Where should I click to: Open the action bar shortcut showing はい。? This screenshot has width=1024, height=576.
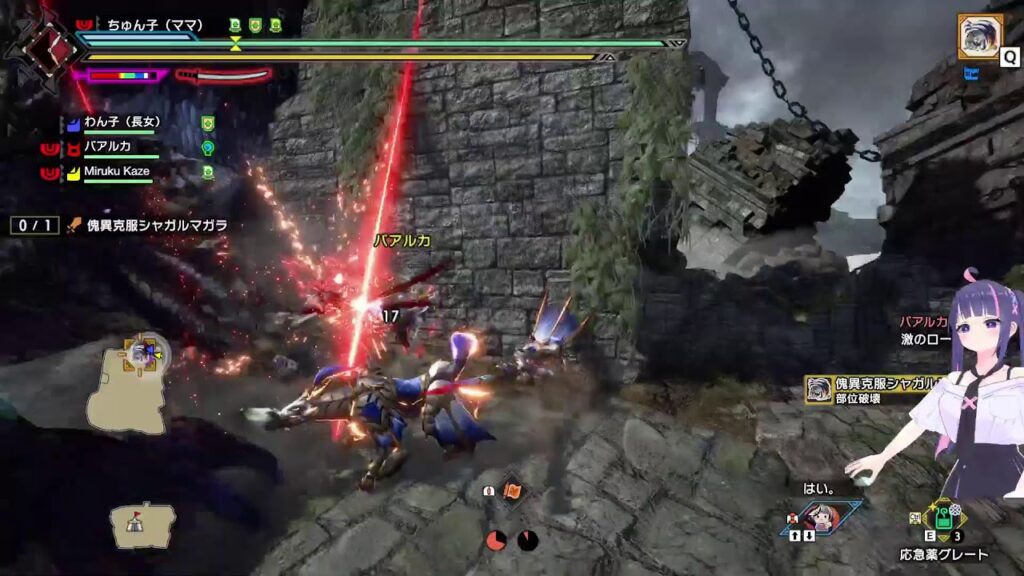tap(822, 518)
